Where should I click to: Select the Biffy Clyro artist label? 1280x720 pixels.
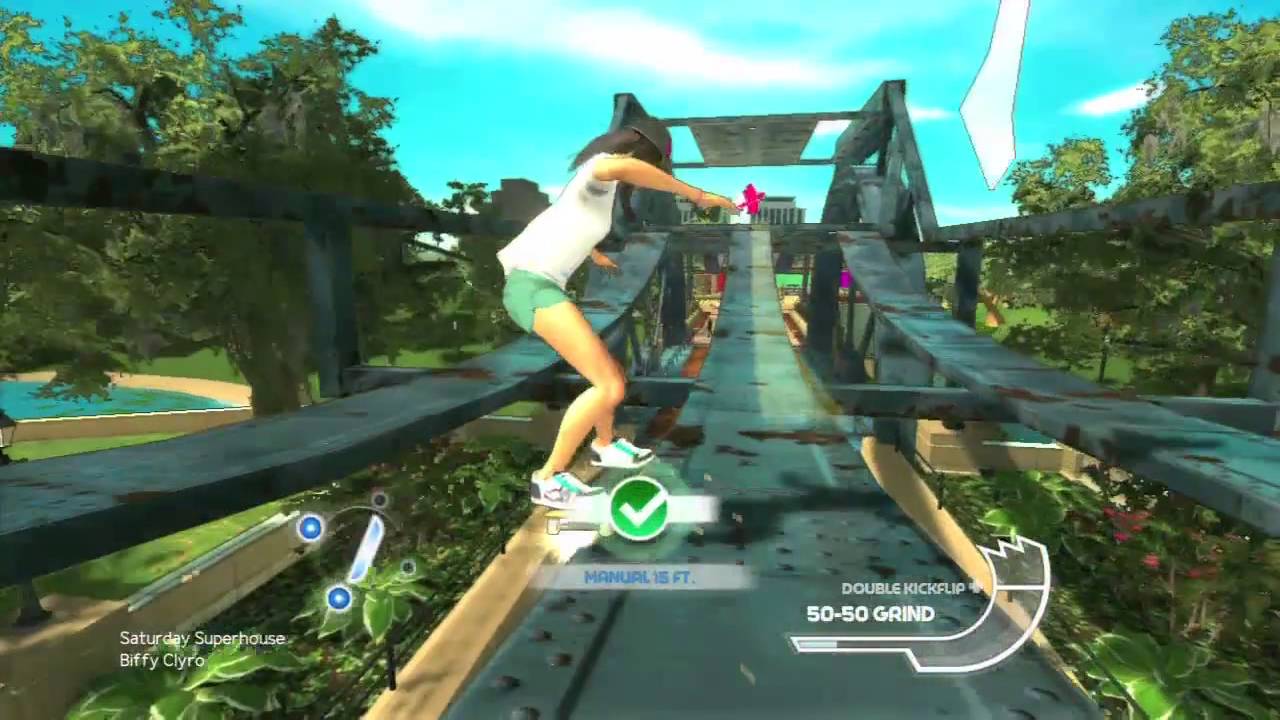[164, 660]
